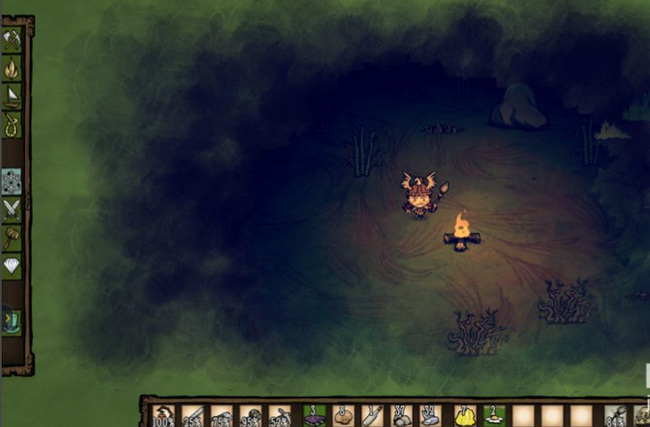Image resolution: width=650 pixels, height=427 pixels.
Task: Select the diamond Refine crafting tab
Action: pyautogui.click(x=12, y=266)
